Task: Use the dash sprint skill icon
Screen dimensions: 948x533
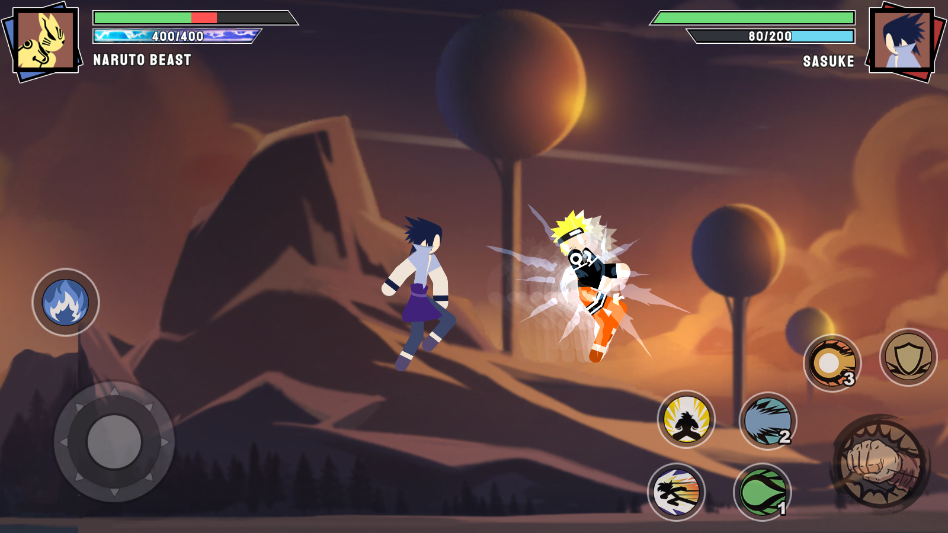Action: (676, 492)
